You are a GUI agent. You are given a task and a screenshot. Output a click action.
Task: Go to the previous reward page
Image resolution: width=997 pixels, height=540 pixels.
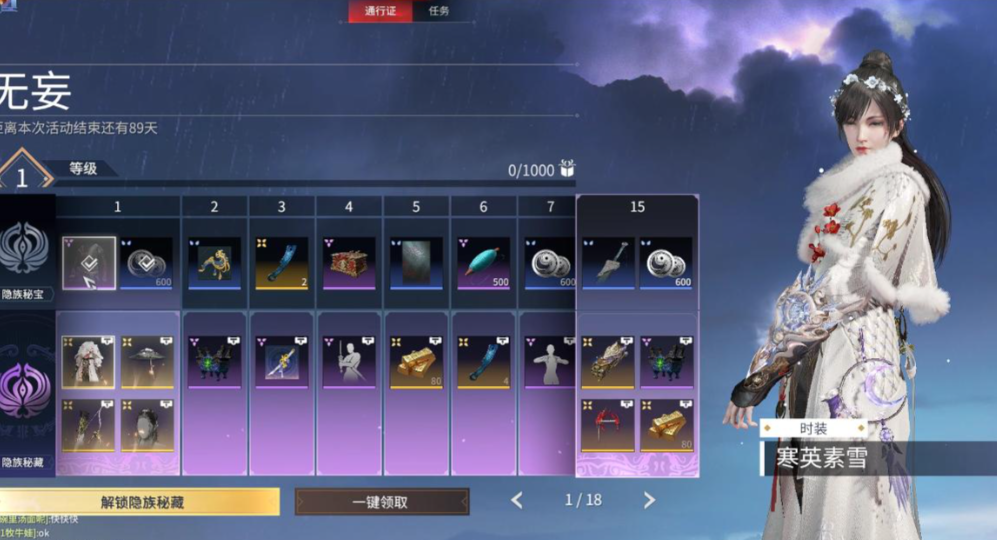tap(517, 500)
